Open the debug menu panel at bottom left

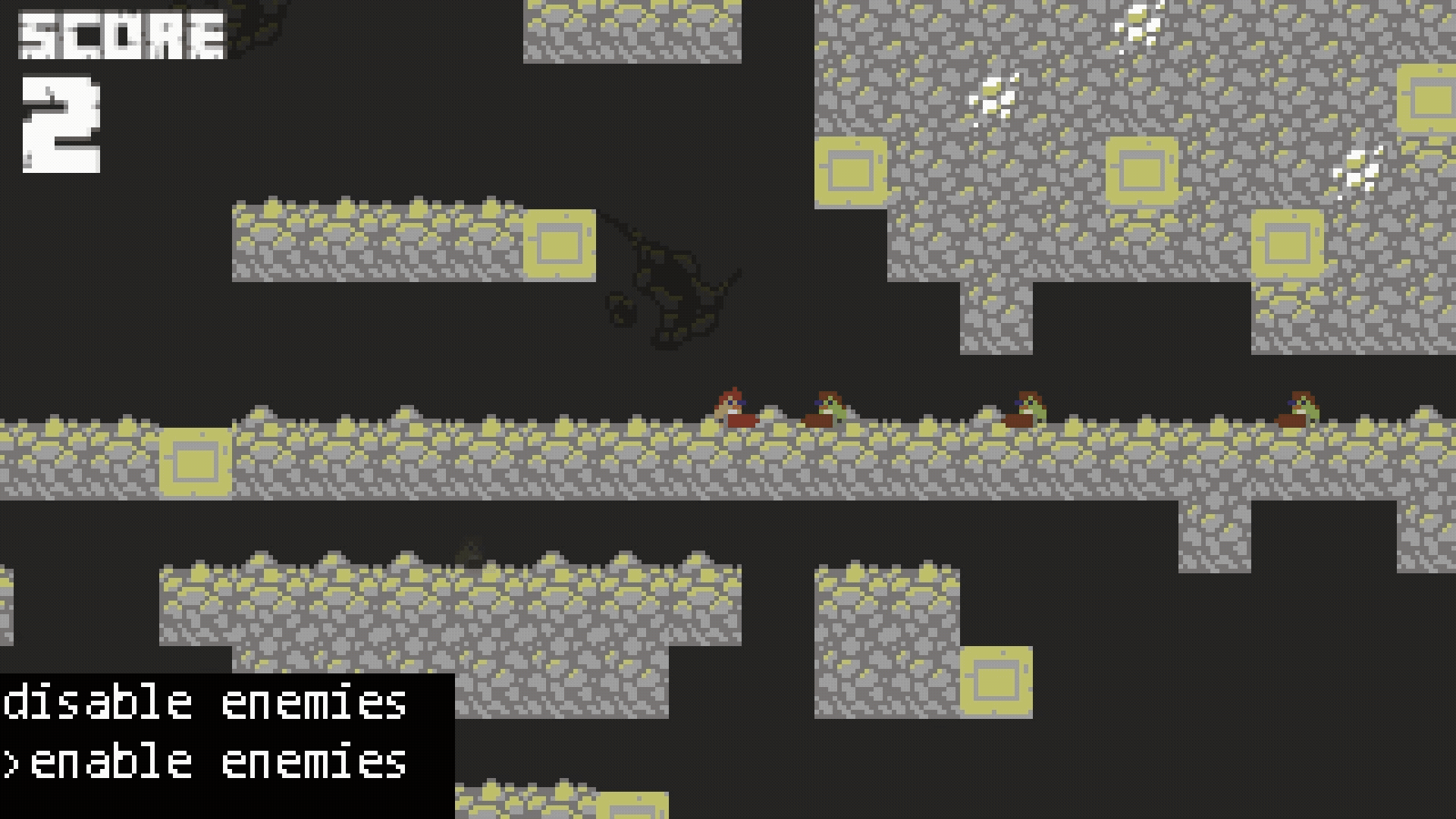click(x=220, y=732)
